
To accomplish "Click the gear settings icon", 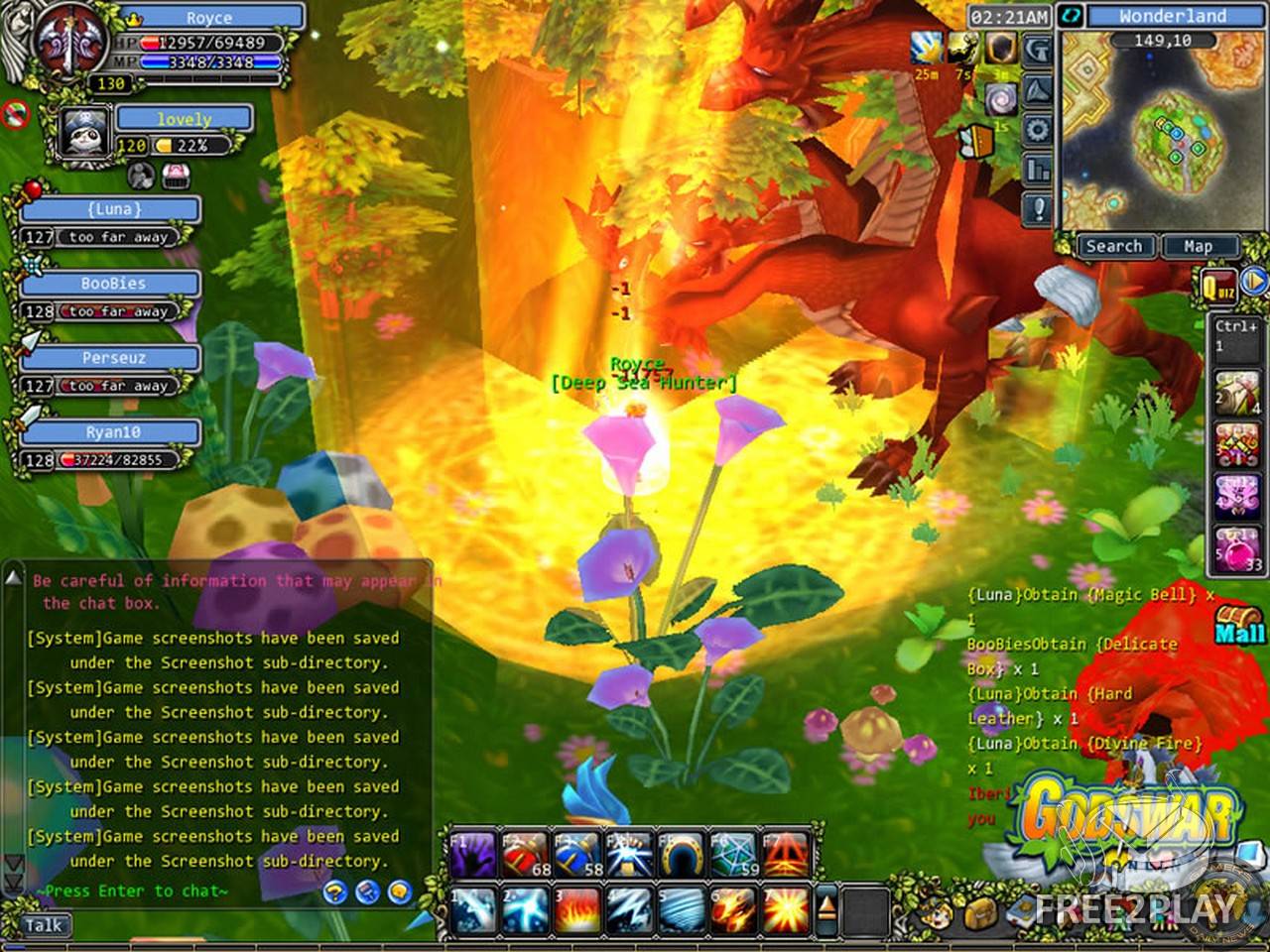I will tap(1038, 129).
